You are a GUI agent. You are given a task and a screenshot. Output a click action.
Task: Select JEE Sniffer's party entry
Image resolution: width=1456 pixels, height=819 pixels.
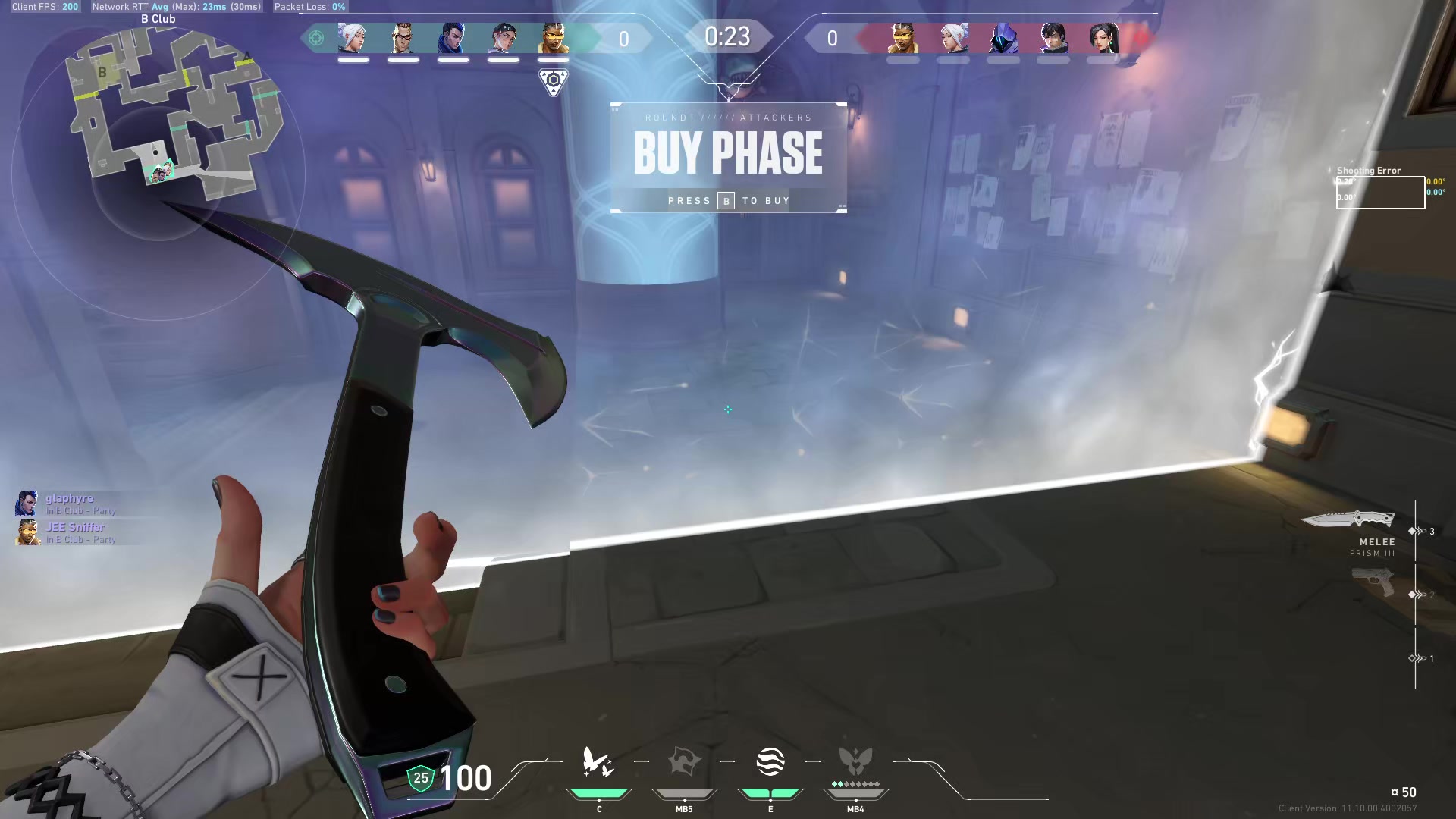click(75, 528)
